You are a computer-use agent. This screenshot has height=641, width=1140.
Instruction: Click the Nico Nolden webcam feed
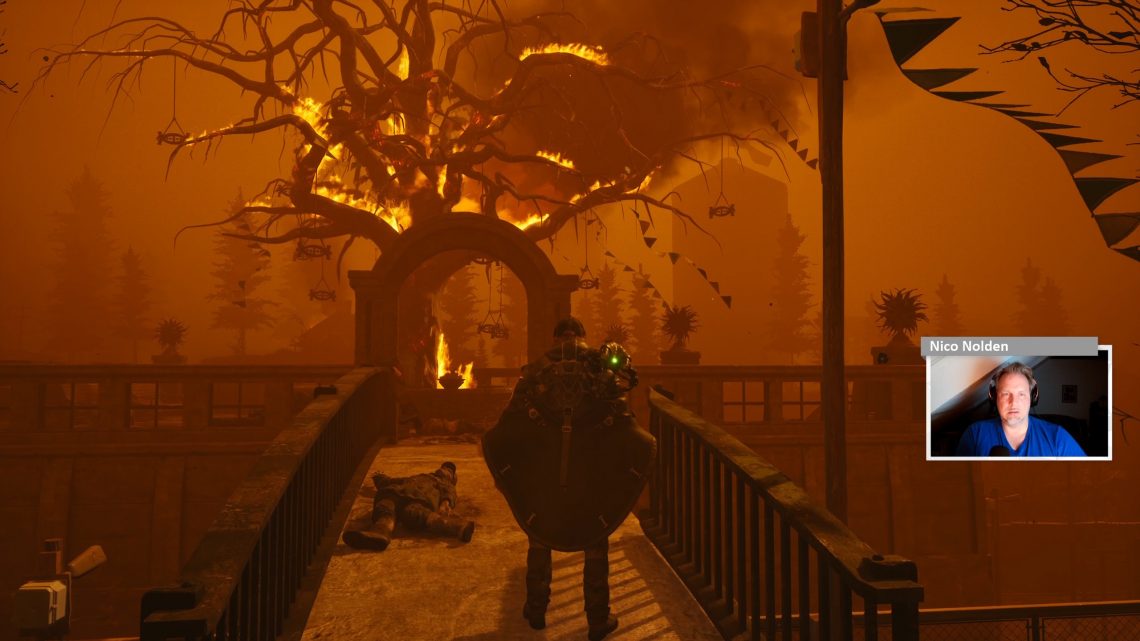tap(1018, 405)
